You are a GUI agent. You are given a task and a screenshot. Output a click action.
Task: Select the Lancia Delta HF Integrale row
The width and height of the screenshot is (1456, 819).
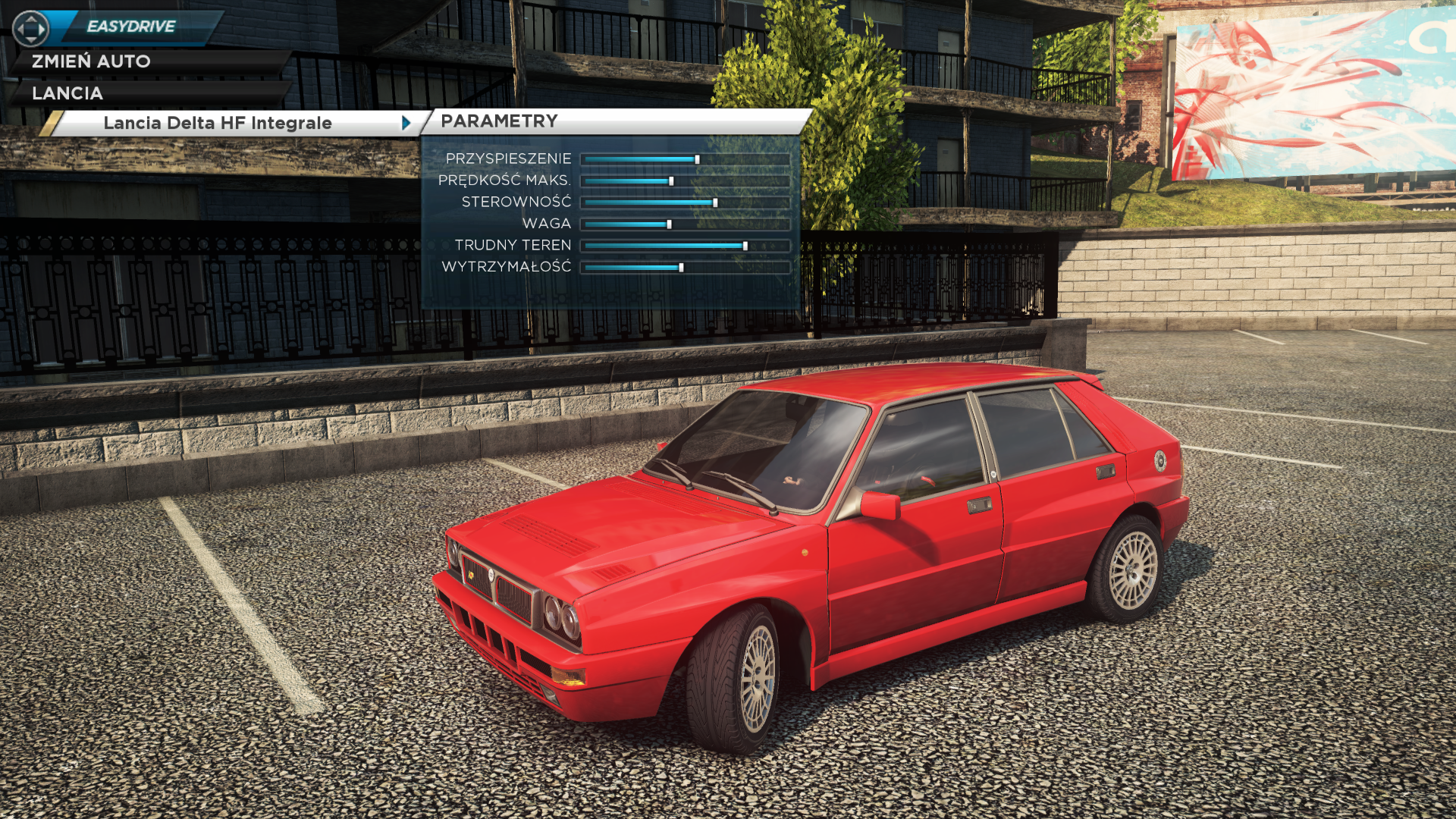pos(218,123)
